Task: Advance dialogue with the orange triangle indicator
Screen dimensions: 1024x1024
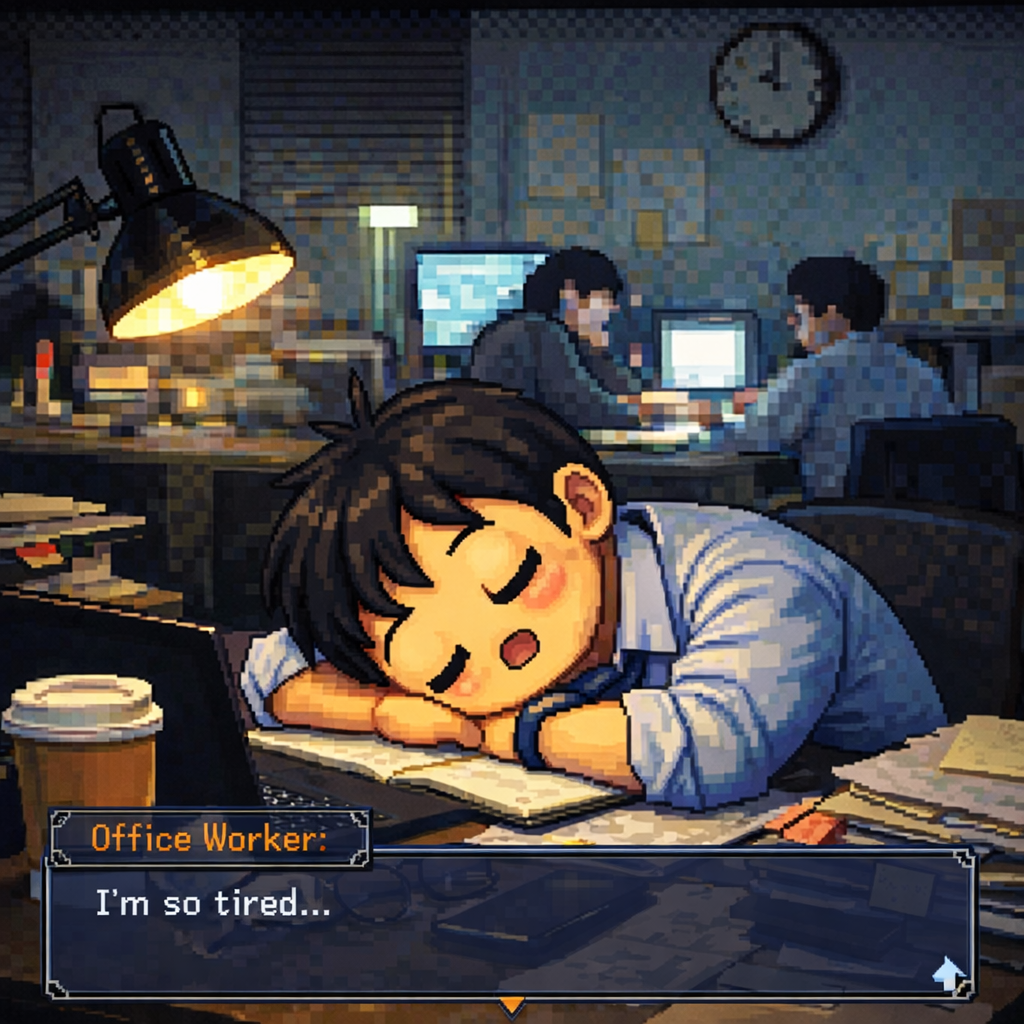Action: click(x=511, y=1004)
